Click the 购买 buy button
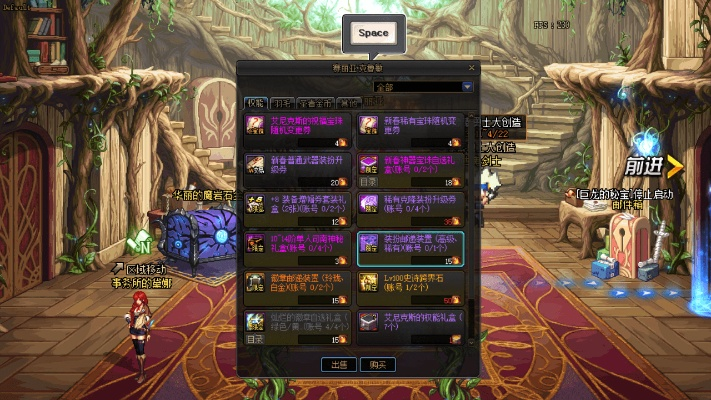The height and width of the screenshot is (400, 711). 378,365
